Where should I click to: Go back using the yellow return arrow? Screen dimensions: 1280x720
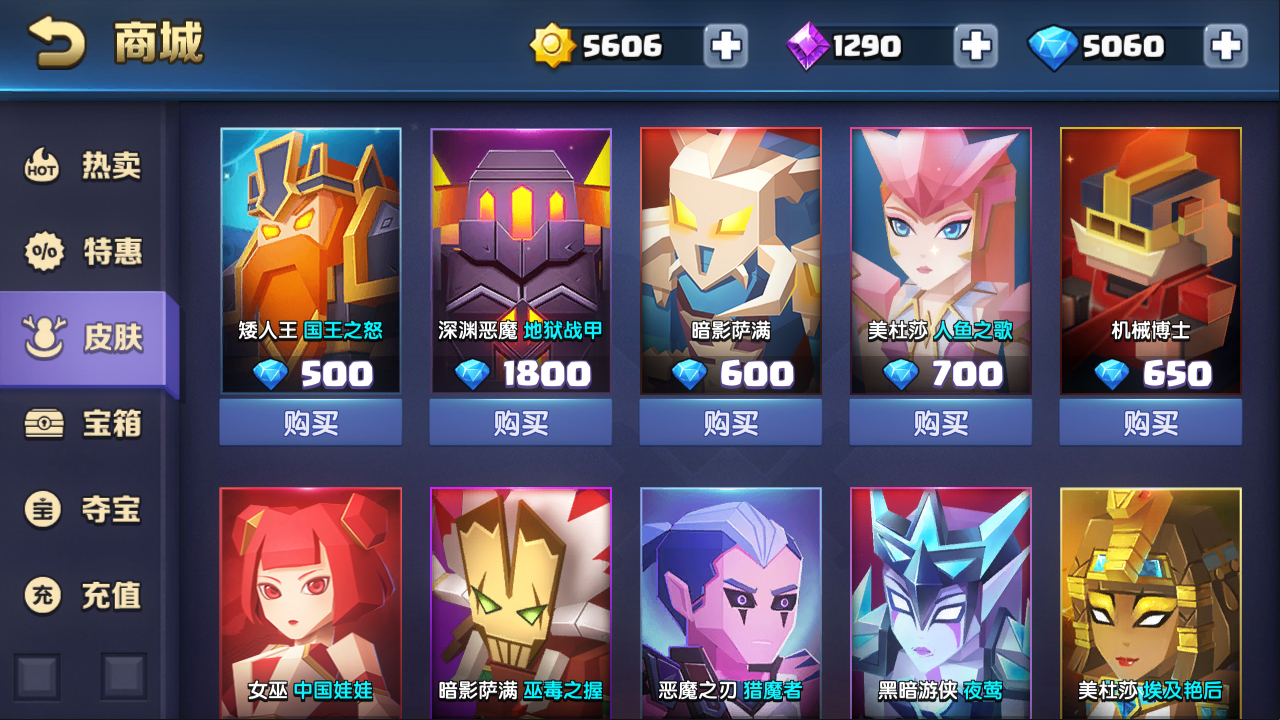point(56,44)
